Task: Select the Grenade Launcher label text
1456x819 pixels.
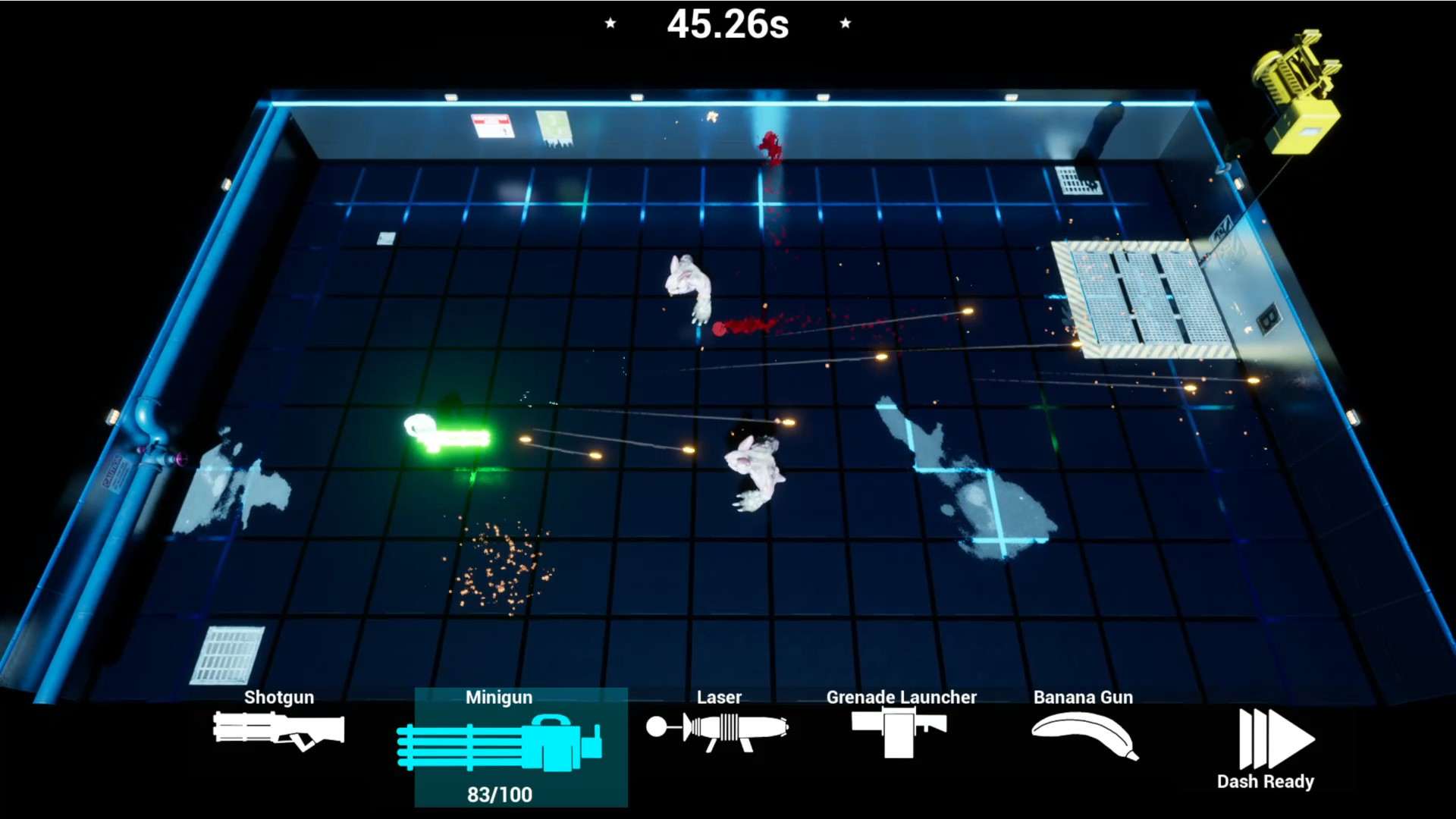Action: pyautogui.click(x=901, y=698)
